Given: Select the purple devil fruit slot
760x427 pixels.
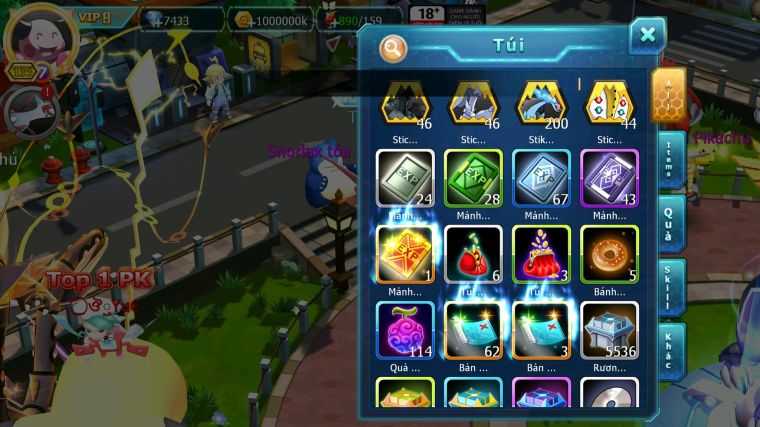Looking at the screenshot, I should (x=405, y=330).
